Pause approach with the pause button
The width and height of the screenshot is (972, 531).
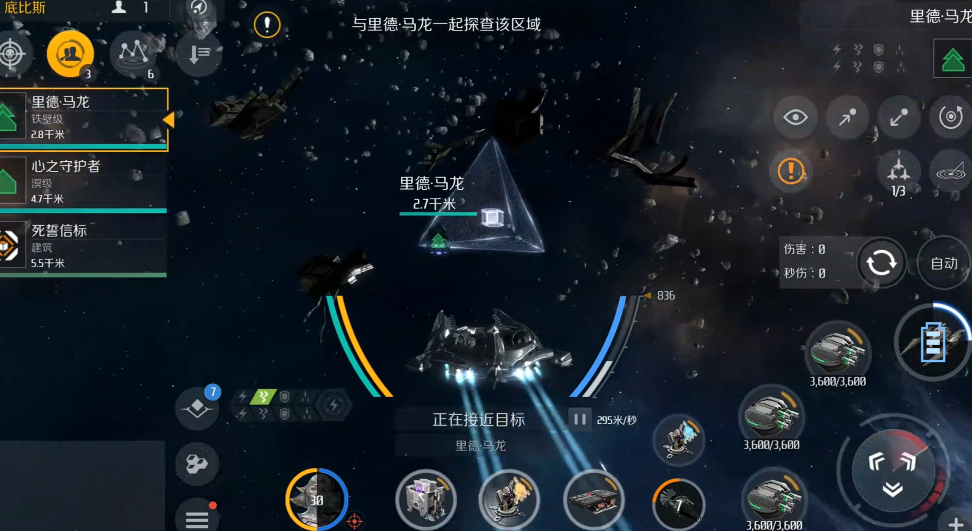pyautogui.click(x=579, y=419)
